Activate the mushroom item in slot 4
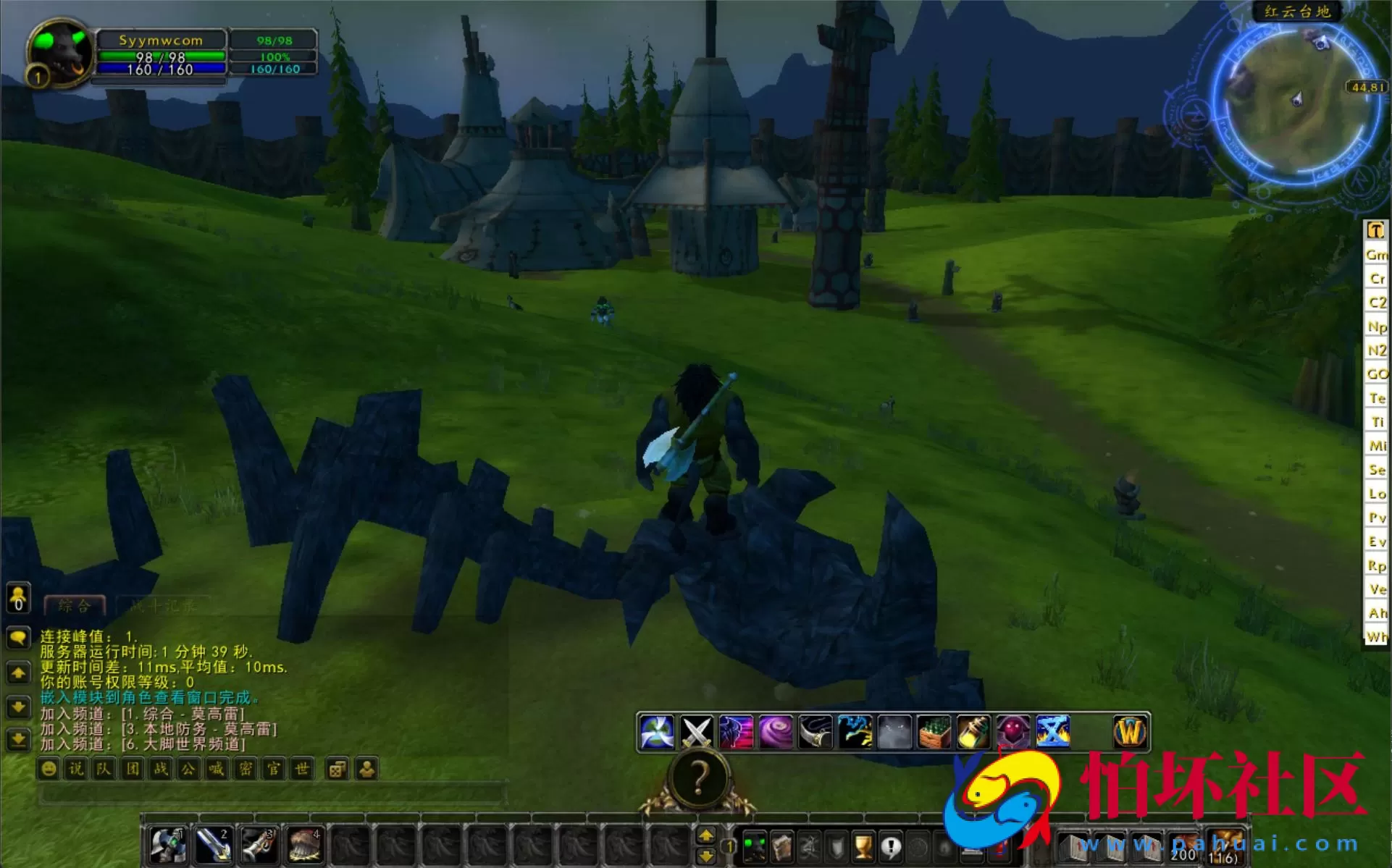This screenshot has width=1392, height=868. pos(304,845)
